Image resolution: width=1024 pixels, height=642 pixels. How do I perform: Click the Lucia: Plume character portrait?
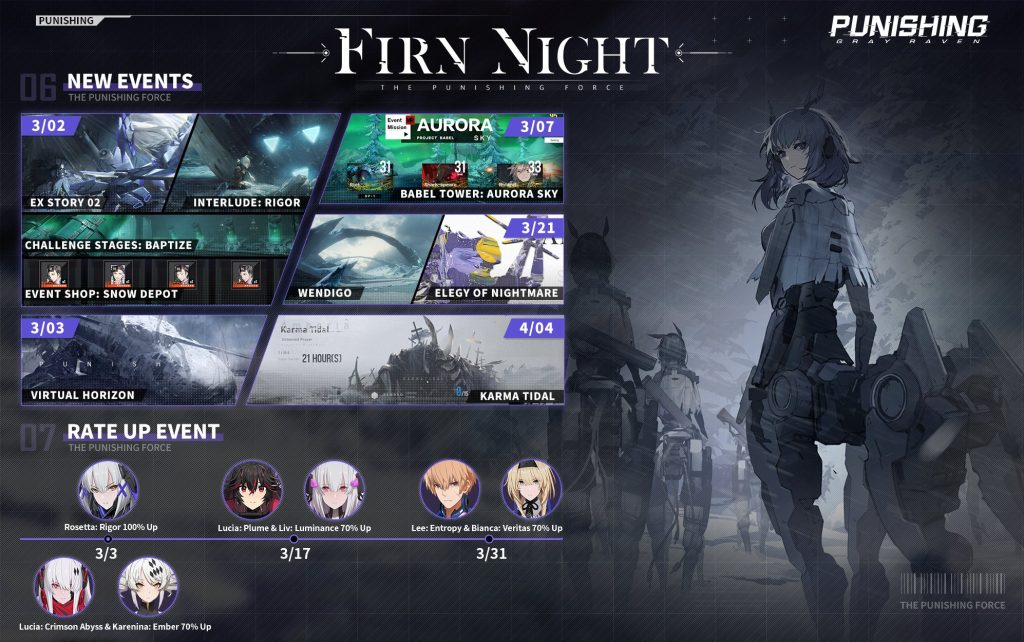point(252,489)
